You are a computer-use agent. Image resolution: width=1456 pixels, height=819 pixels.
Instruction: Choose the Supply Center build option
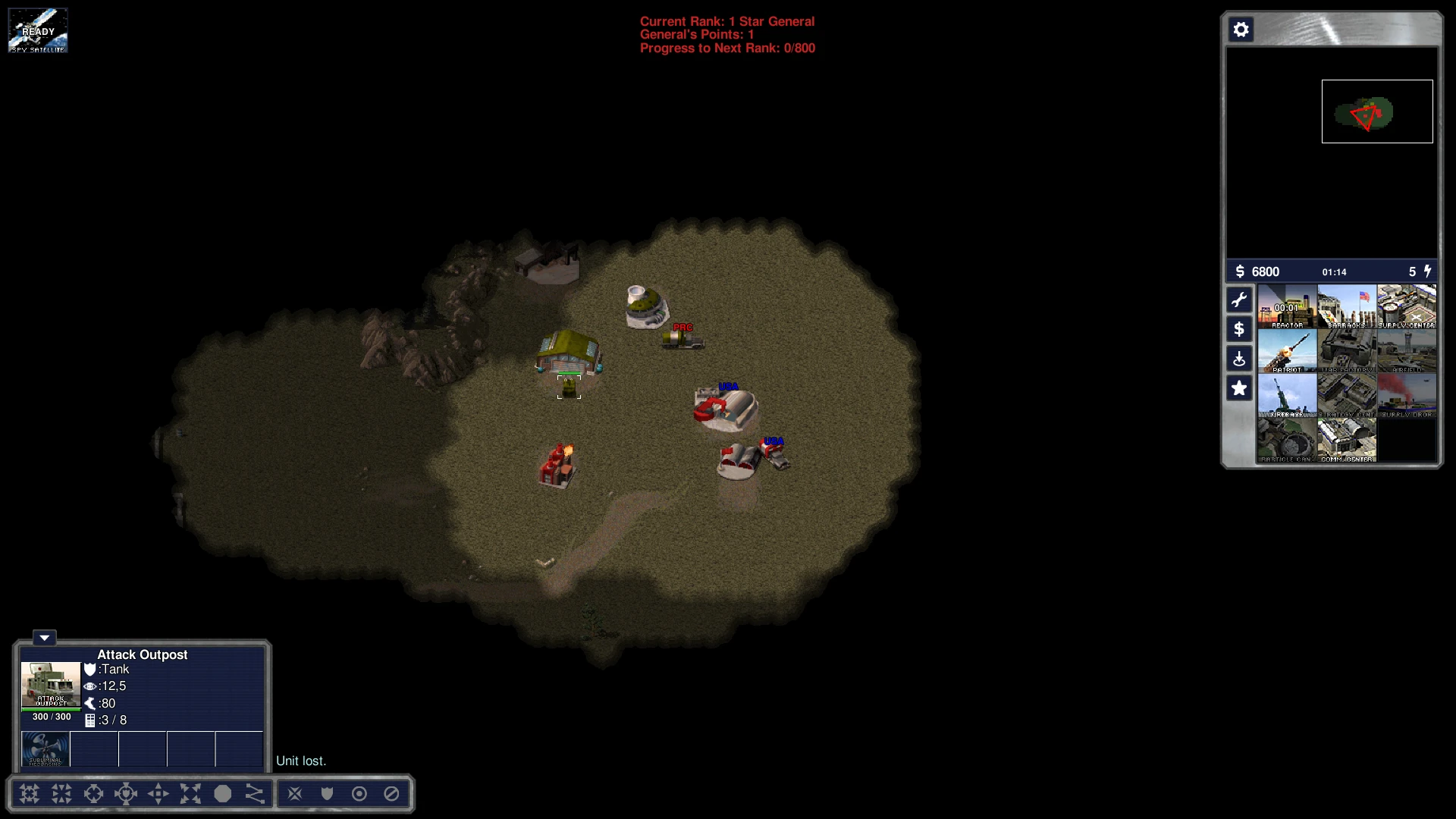coord(1406,306)
